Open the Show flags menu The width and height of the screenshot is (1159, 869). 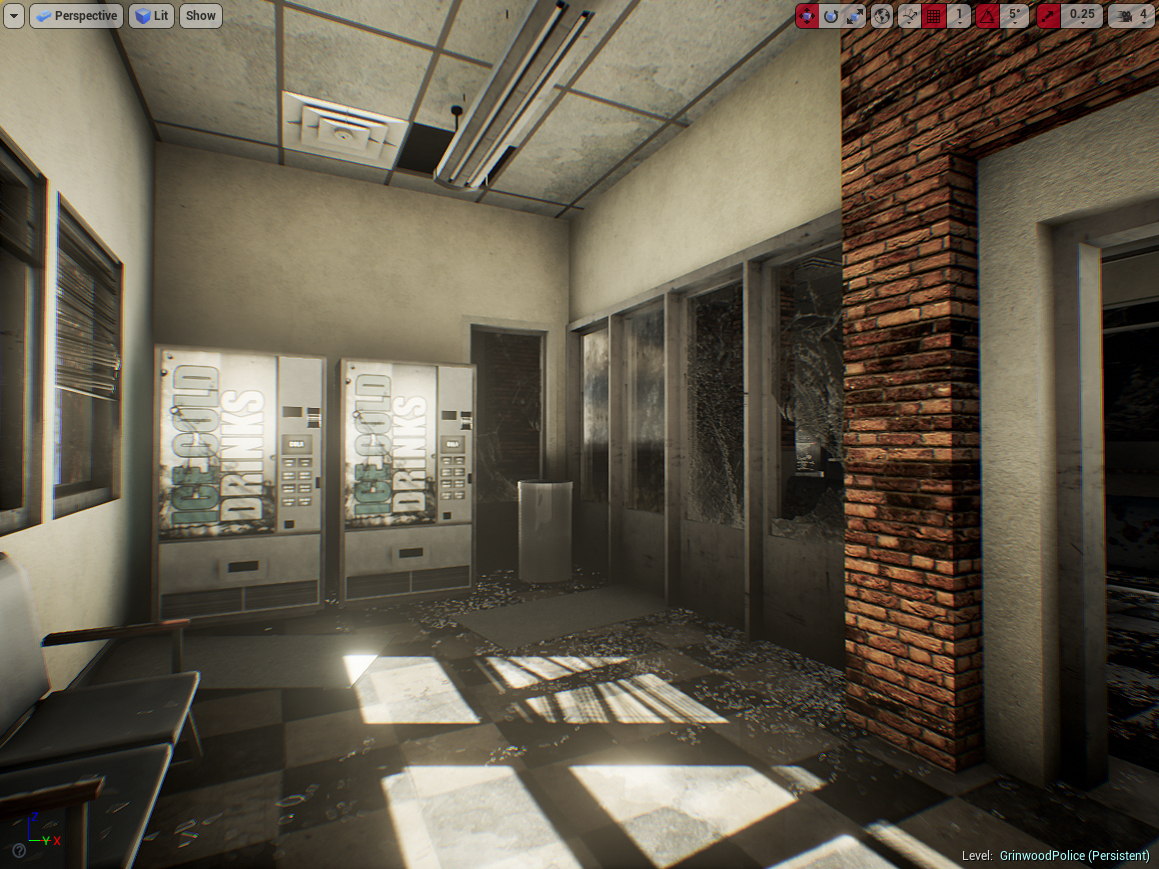(x=201, y=16)
